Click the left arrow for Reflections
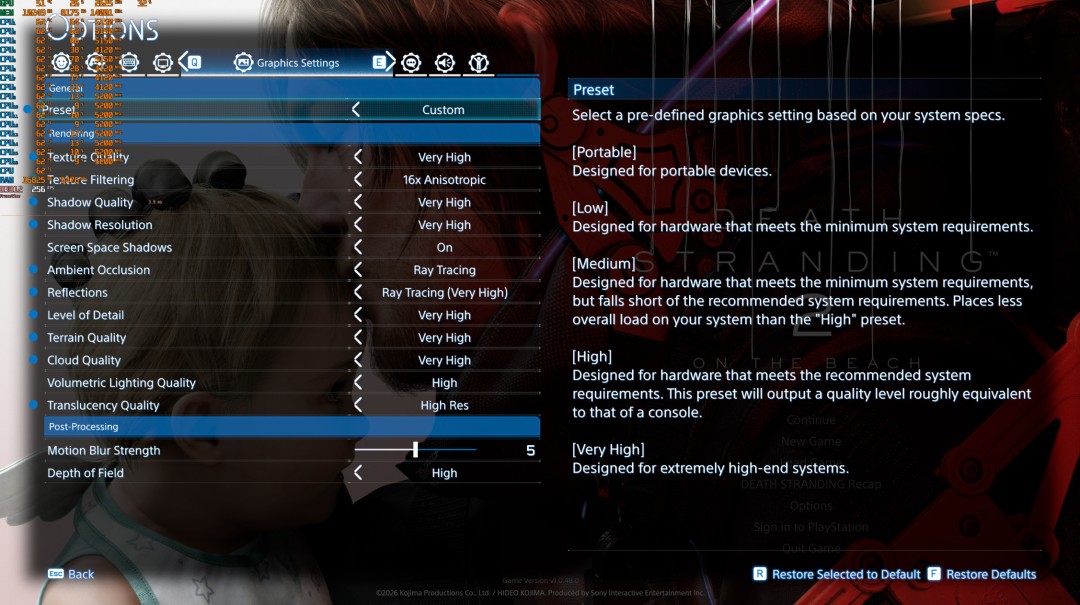Viewport: 1080px width, 605px height. tap(357, 292)
